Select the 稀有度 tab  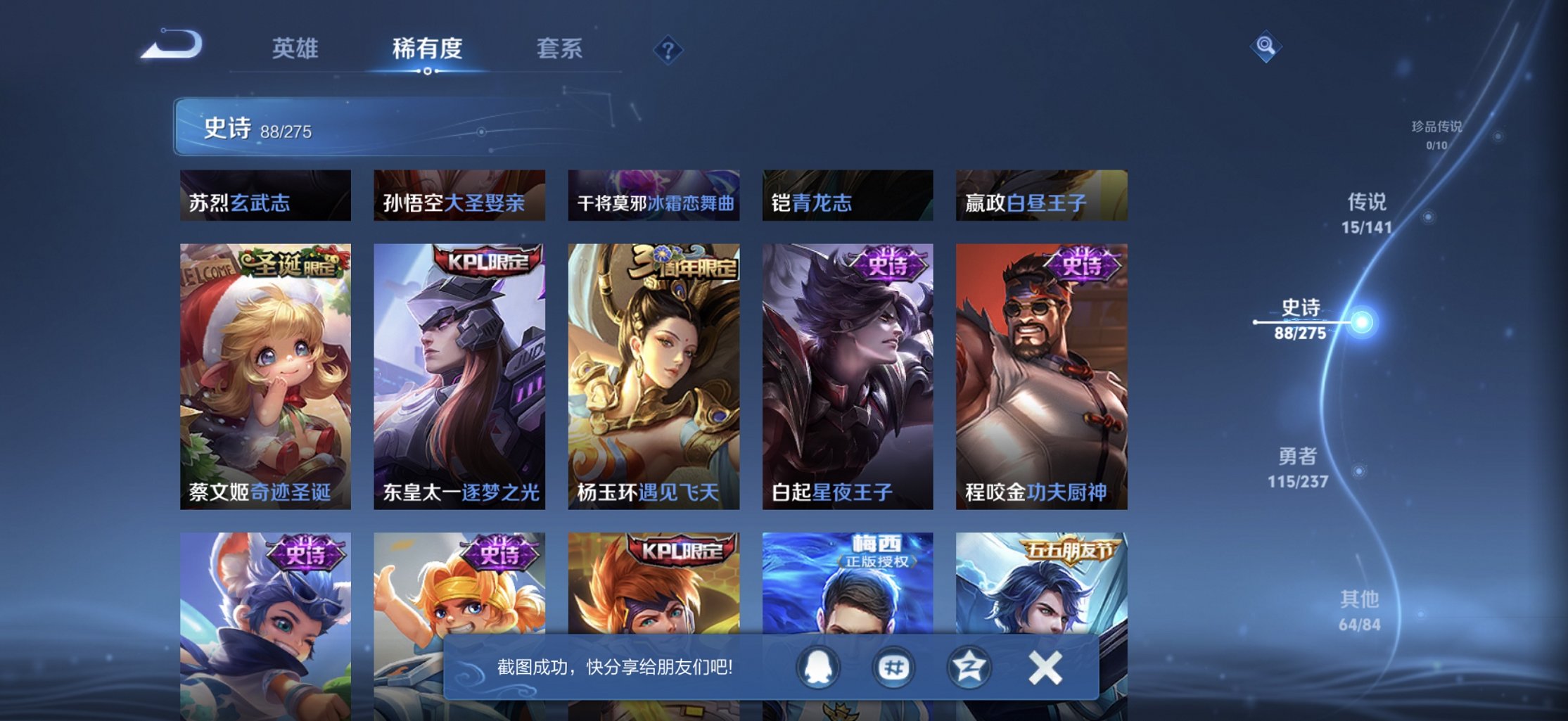click(428, 48)
